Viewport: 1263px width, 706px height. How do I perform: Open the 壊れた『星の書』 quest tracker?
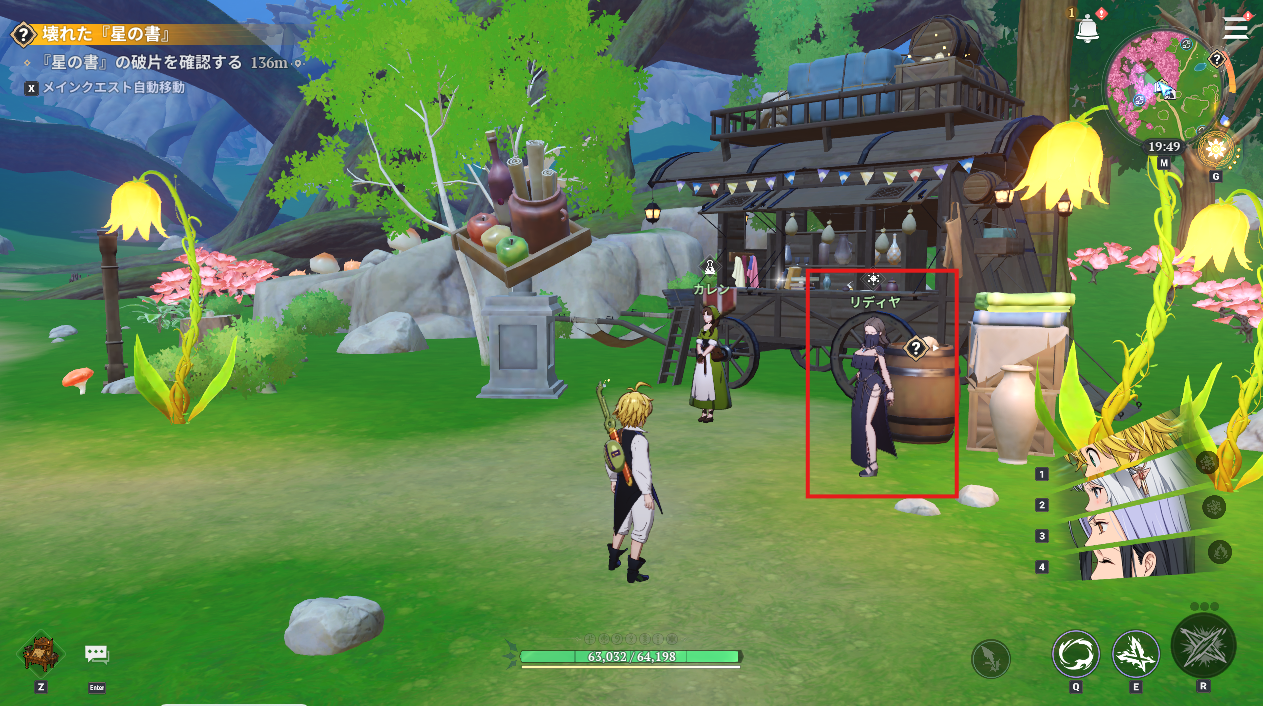tap(100, 34)
